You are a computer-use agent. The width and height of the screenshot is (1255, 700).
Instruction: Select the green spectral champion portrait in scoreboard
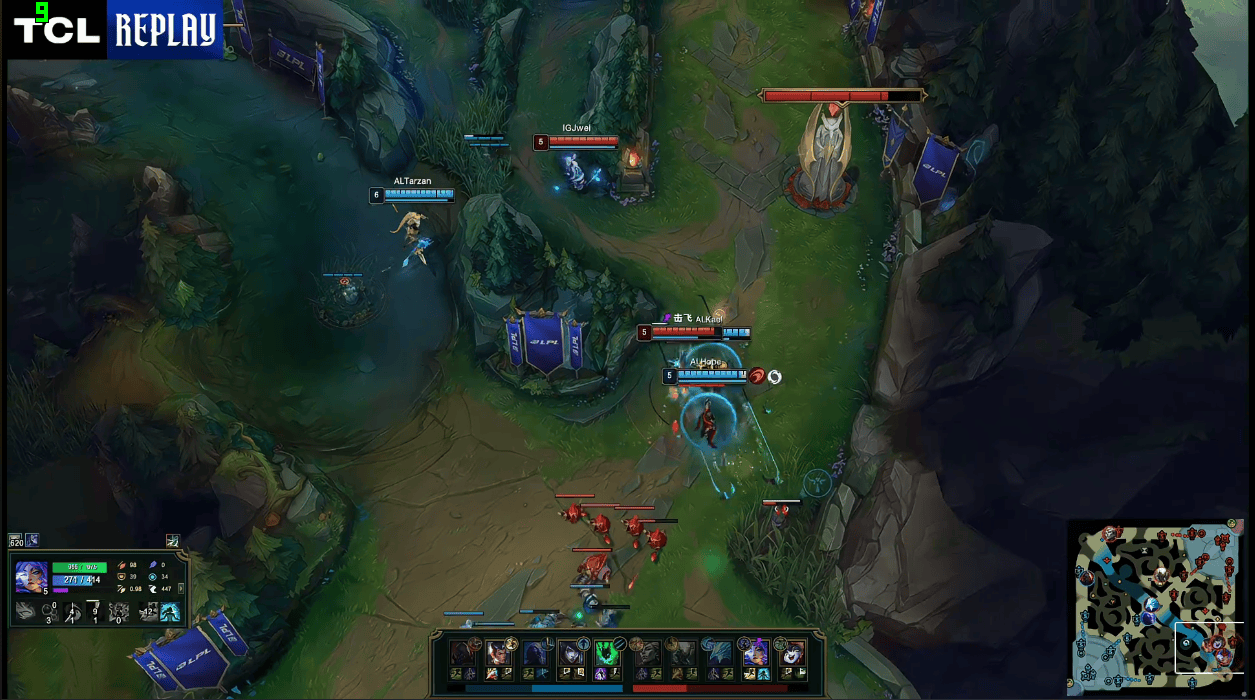pyautogui.click(x=608, y=654)
